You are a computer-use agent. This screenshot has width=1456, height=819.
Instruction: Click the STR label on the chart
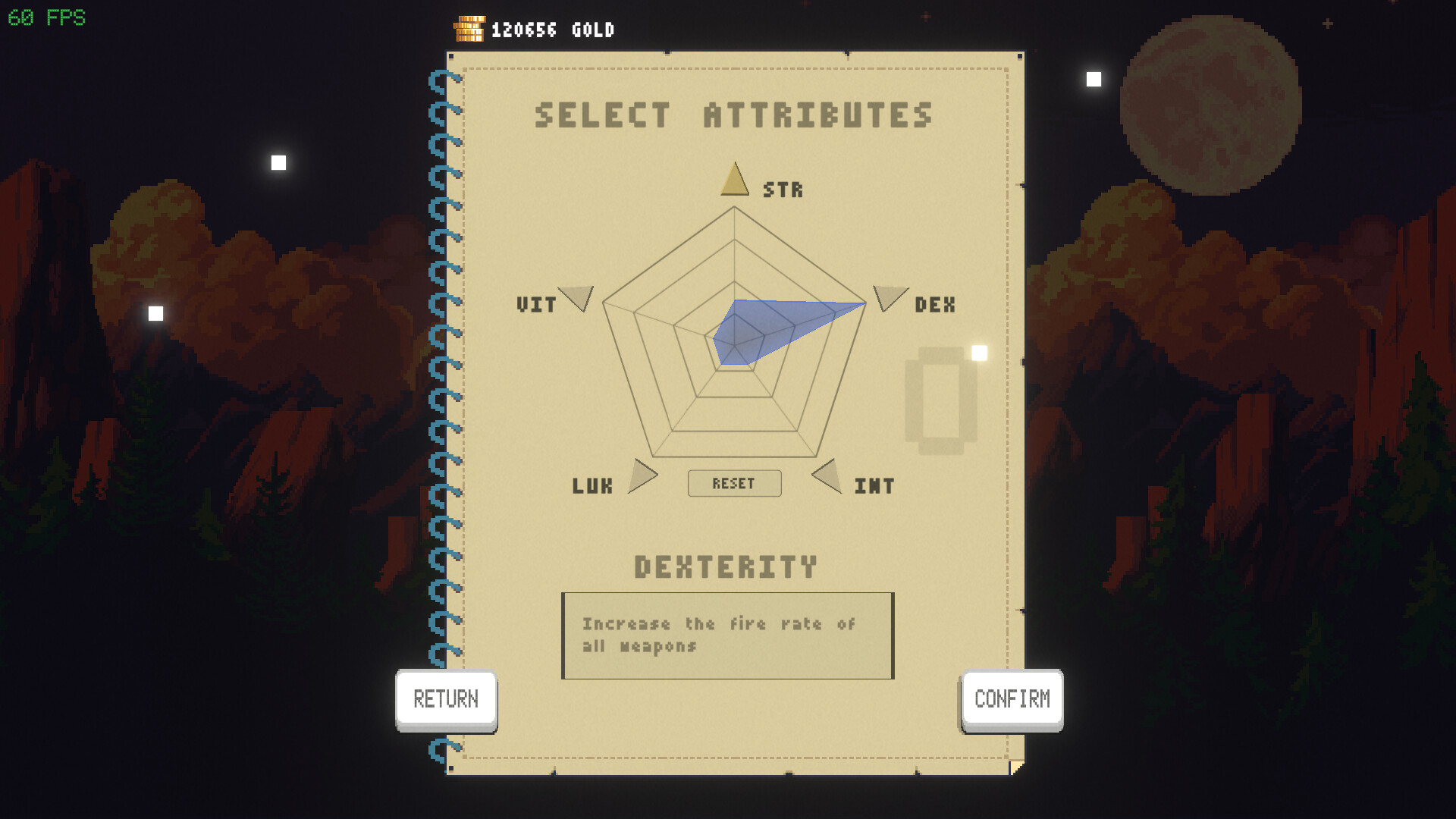tap(783, 190)
